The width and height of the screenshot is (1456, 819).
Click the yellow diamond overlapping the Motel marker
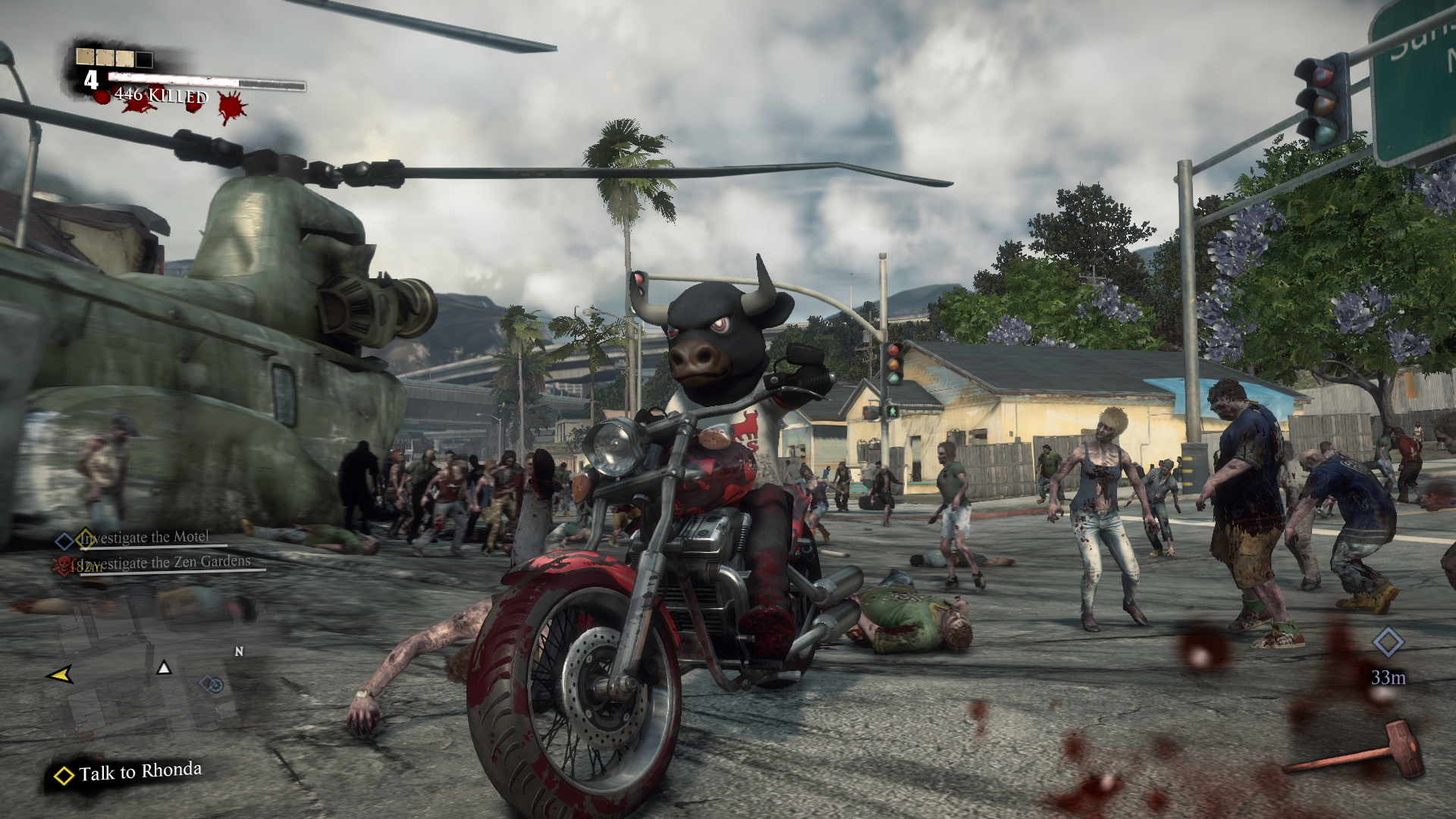tap(86, 539)
